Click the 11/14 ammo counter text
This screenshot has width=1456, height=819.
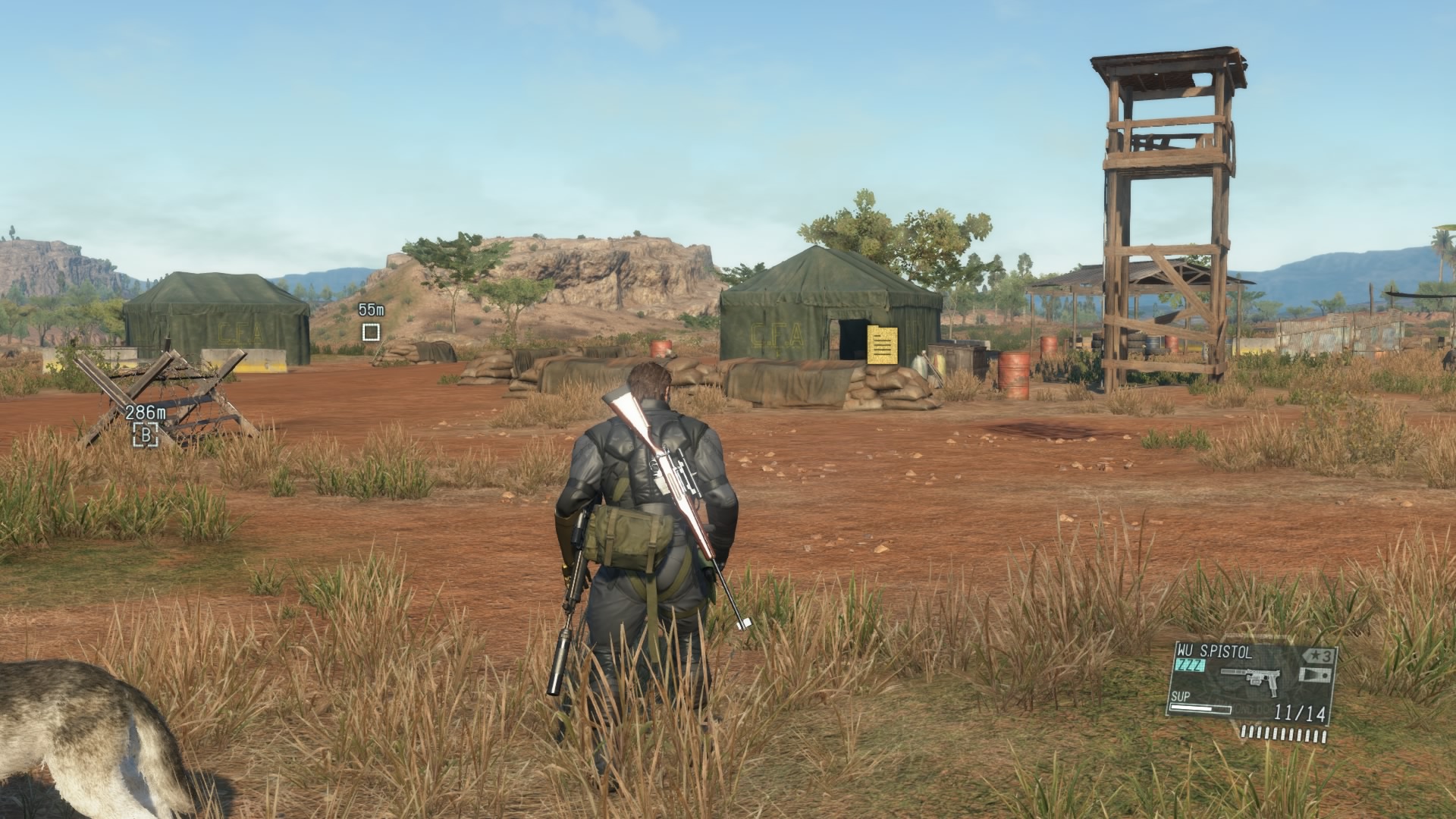click(1300, 712)
